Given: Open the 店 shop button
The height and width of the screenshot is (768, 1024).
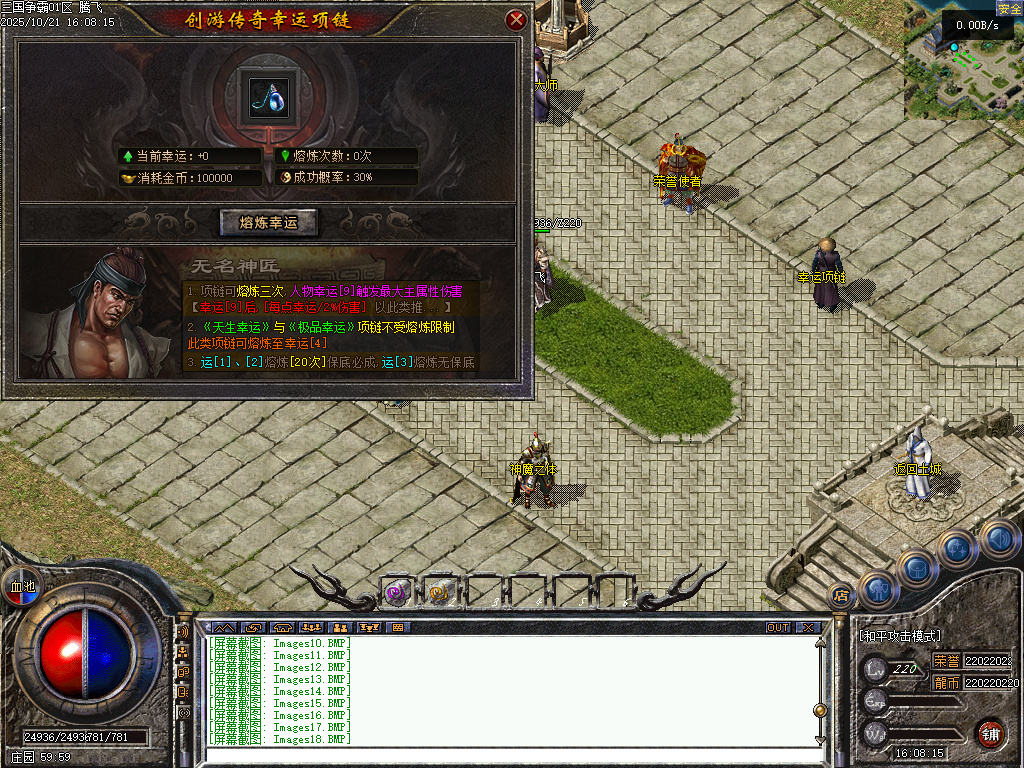Looking at the screenshot, I should coord(841,596).
